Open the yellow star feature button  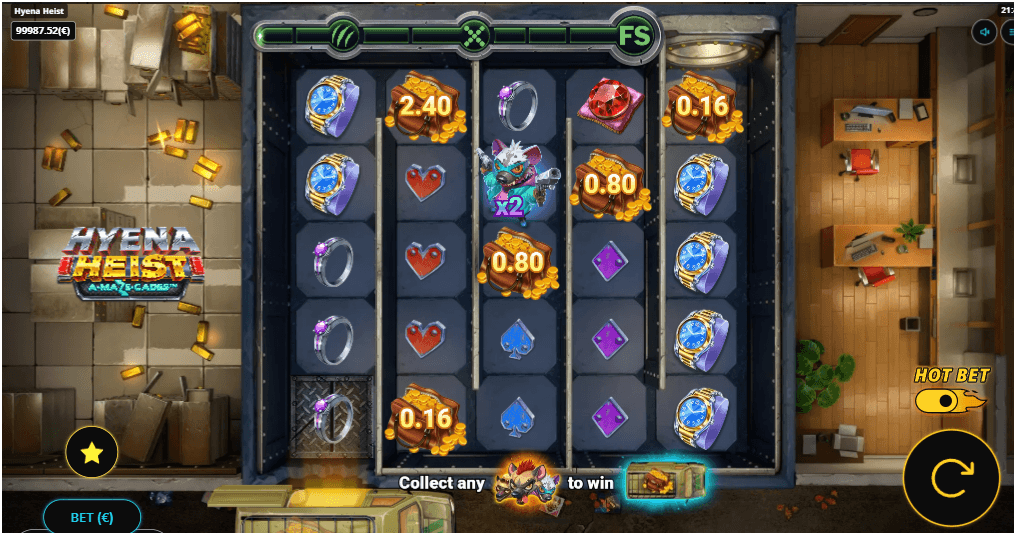pyautogui.click(x=92, y=453)
